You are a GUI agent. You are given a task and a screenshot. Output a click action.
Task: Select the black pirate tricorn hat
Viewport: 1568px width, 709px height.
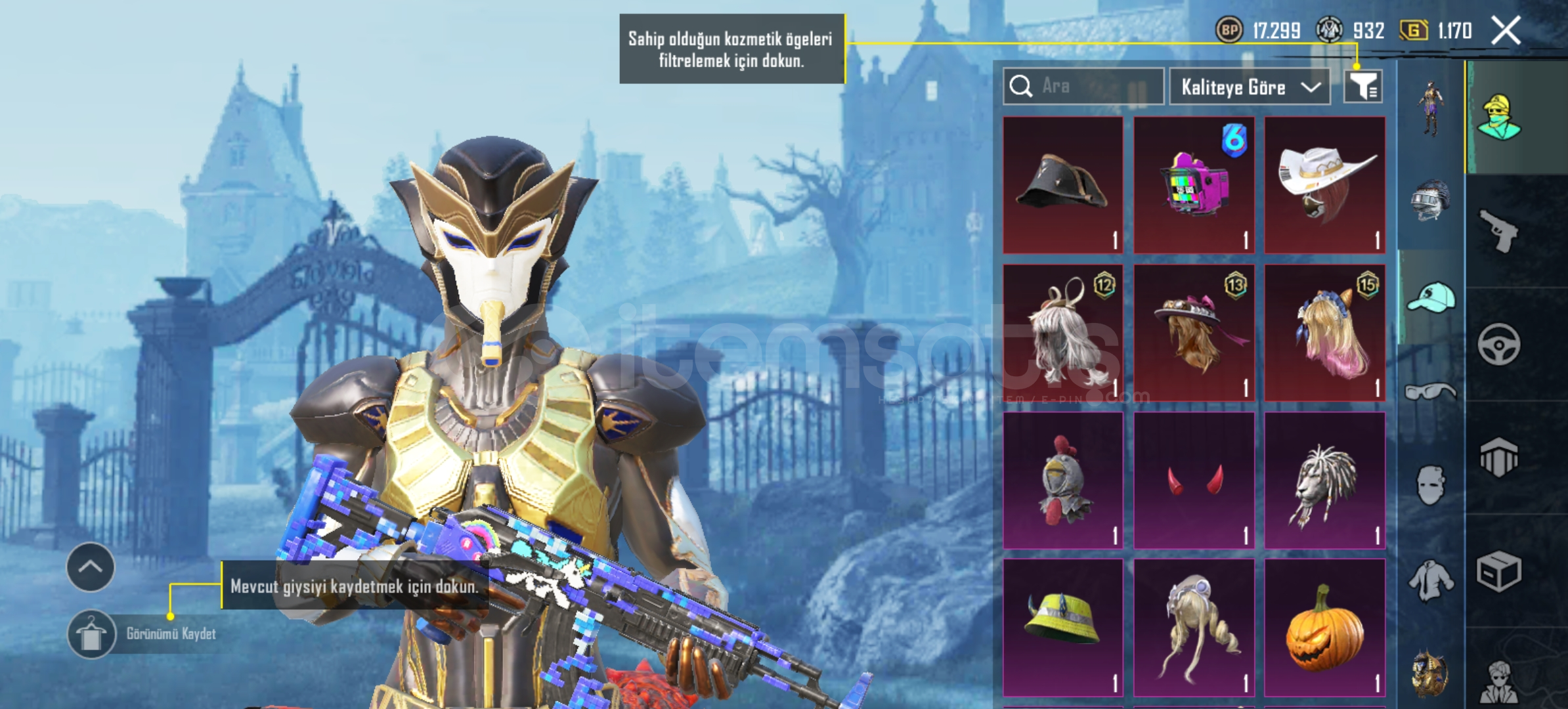[x=1062, y=185]
